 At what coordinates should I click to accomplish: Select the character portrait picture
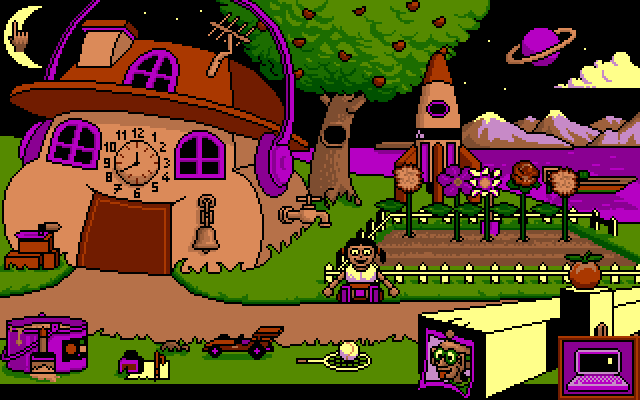click(x=444, y=354)
